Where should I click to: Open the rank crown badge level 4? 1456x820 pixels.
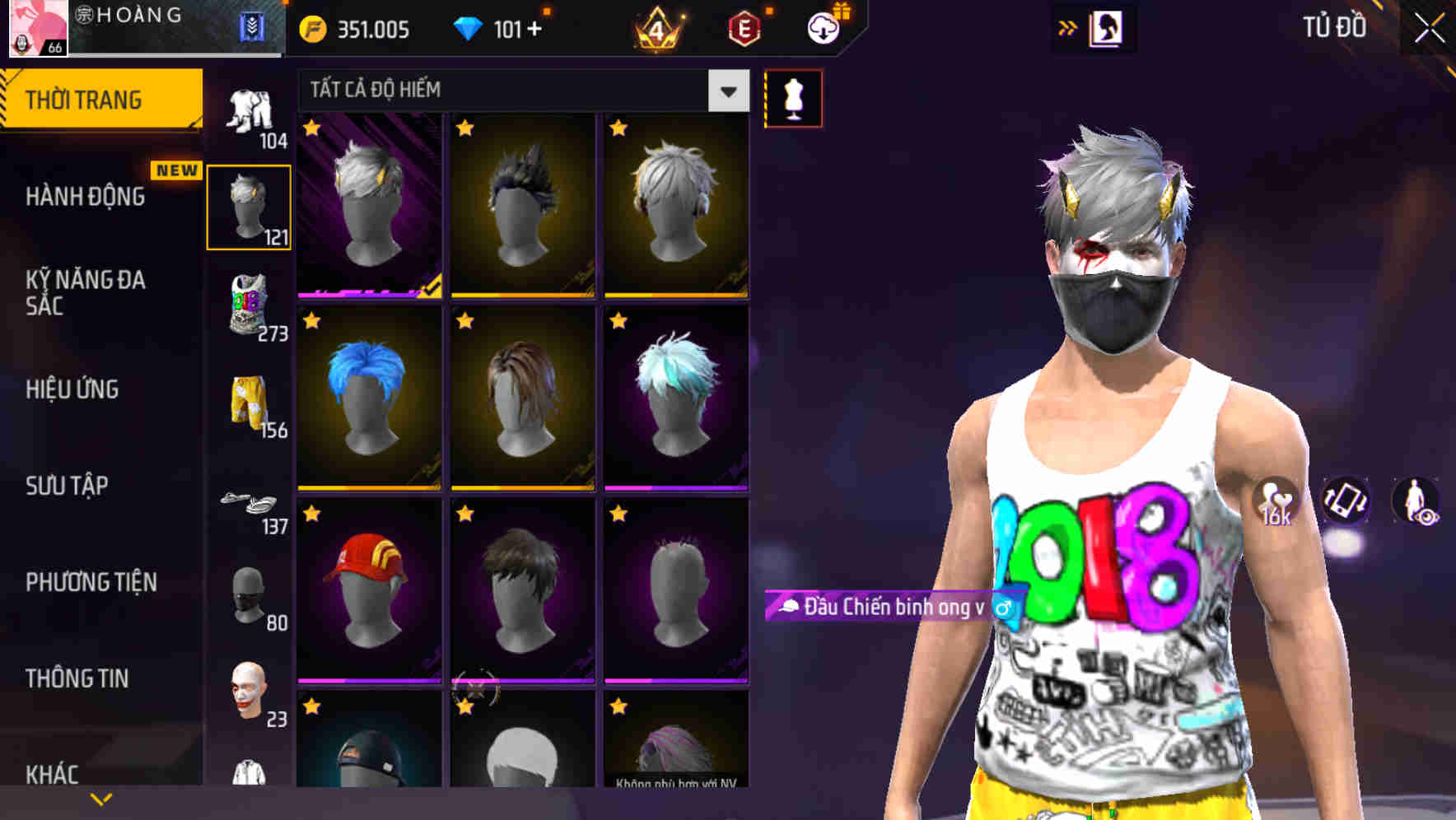(655, 30)
